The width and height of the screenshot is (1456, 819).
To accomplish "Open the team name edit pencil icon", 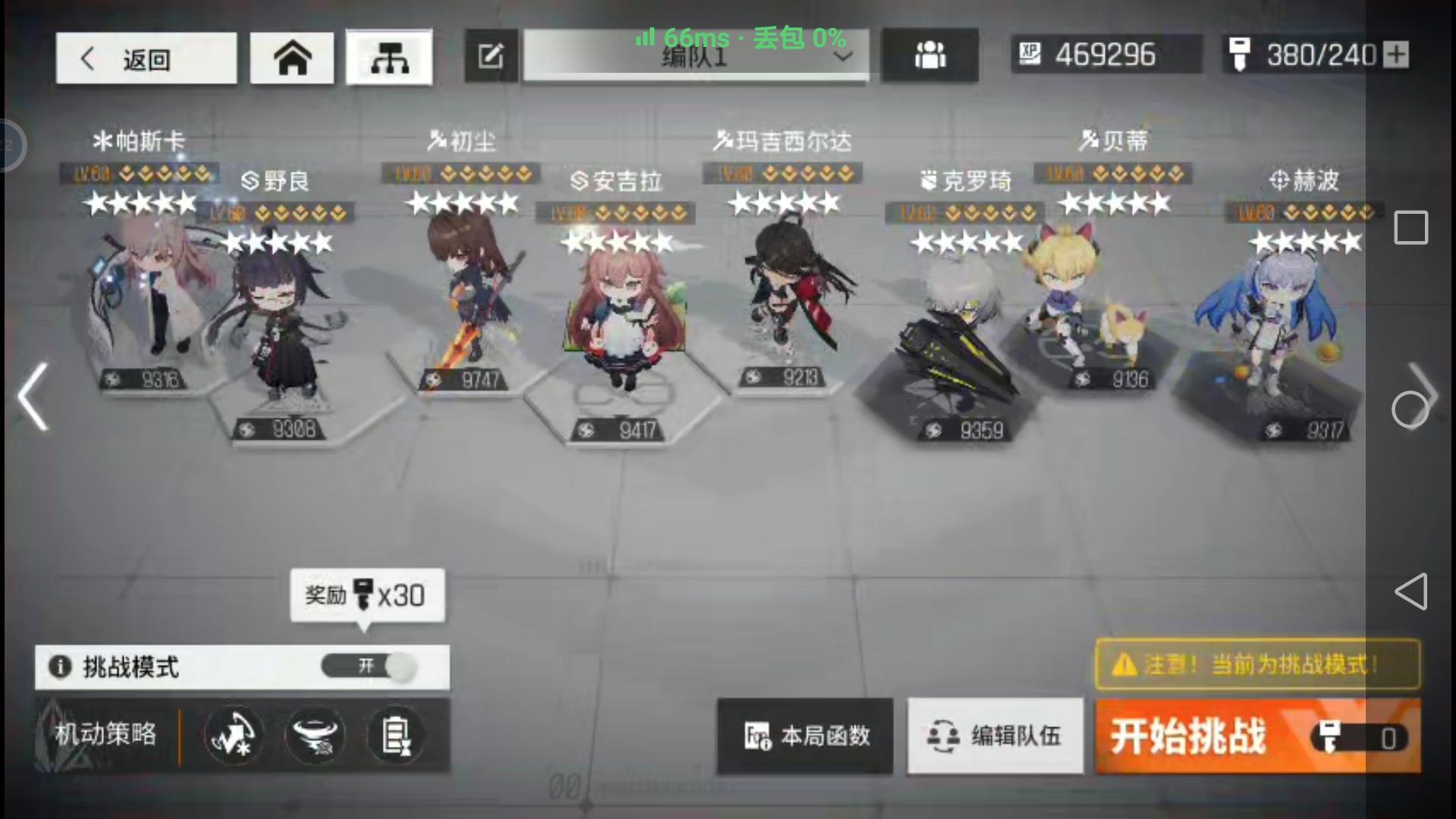I will click(491, 55).
